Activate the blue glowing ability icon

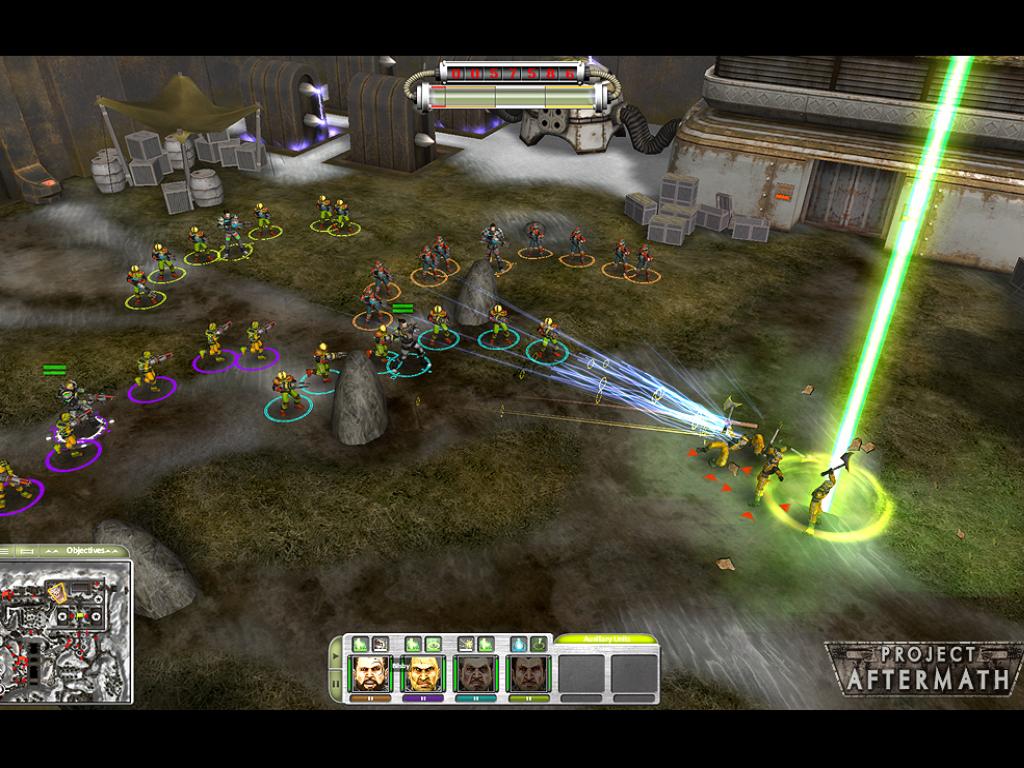click(x=520, y=644)
